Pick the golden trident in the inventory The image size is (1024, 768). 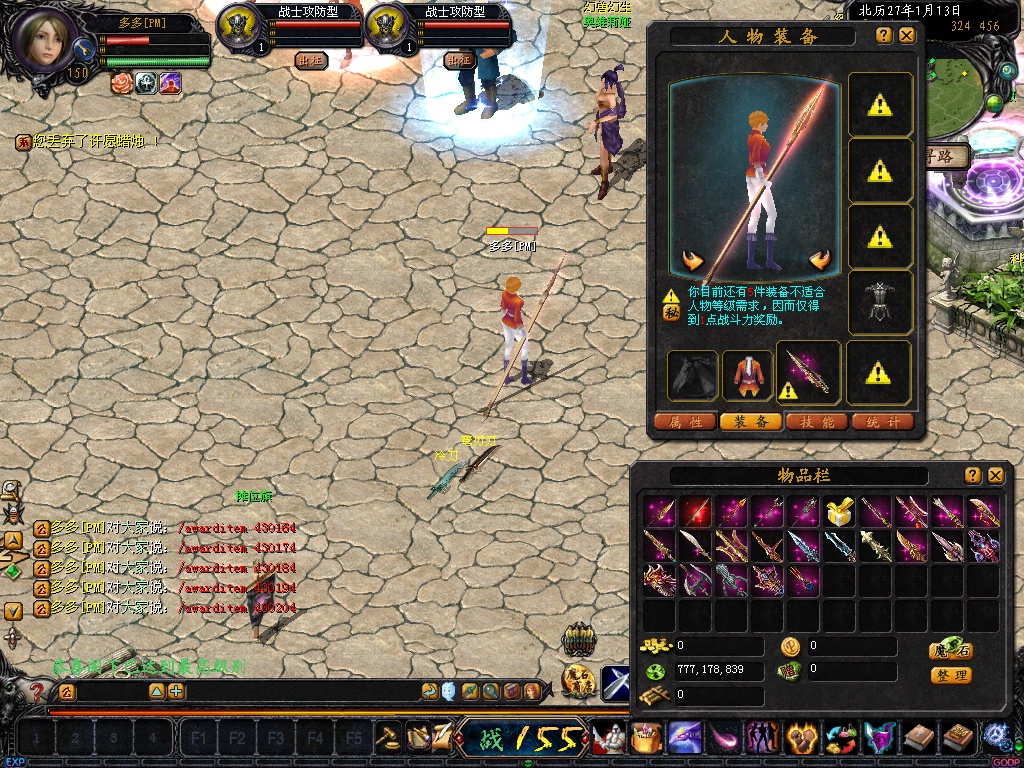pyautogui.click(x=731, y=546)
